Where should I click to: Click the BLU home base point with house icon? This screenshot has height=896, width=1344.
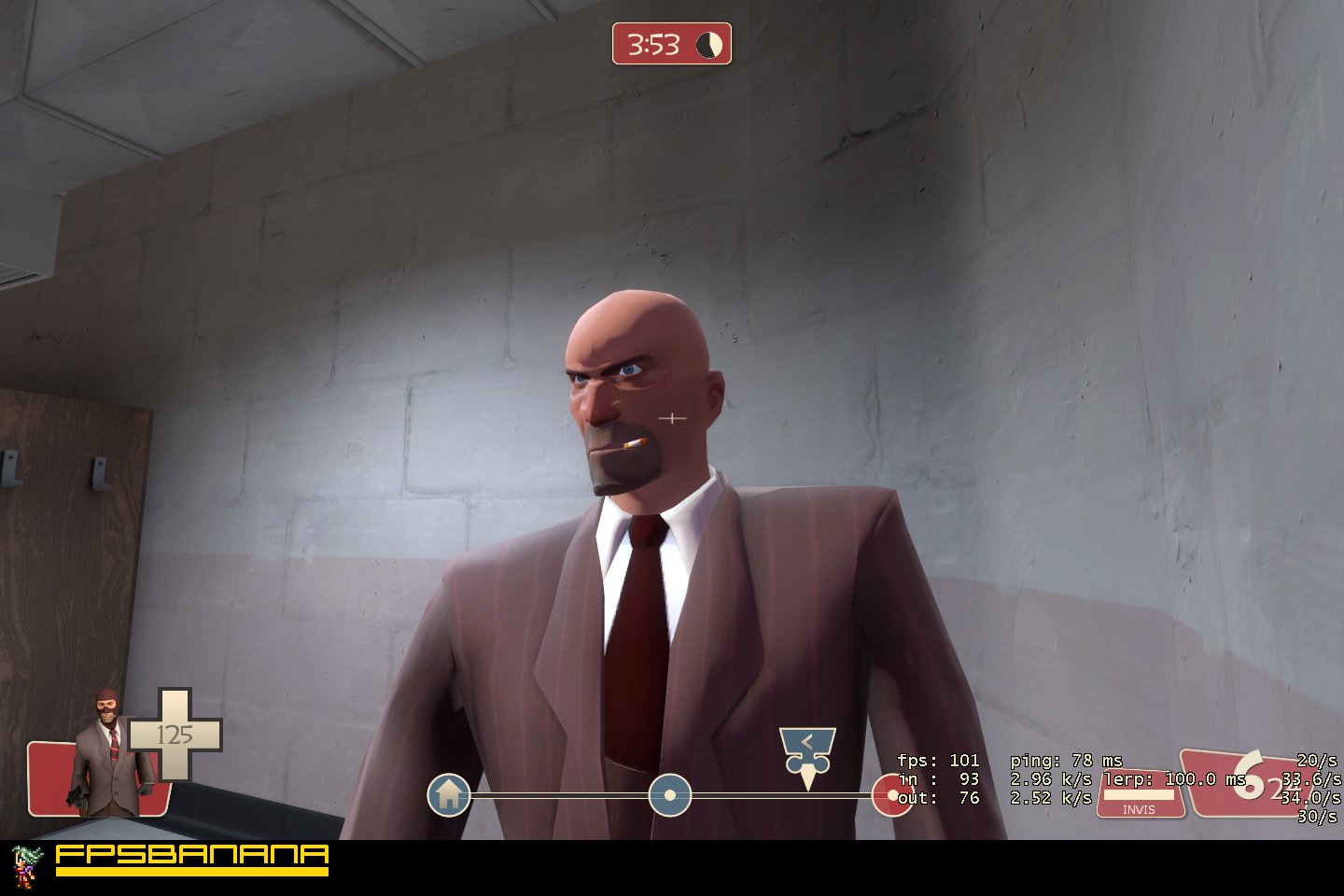click(449, 795)
